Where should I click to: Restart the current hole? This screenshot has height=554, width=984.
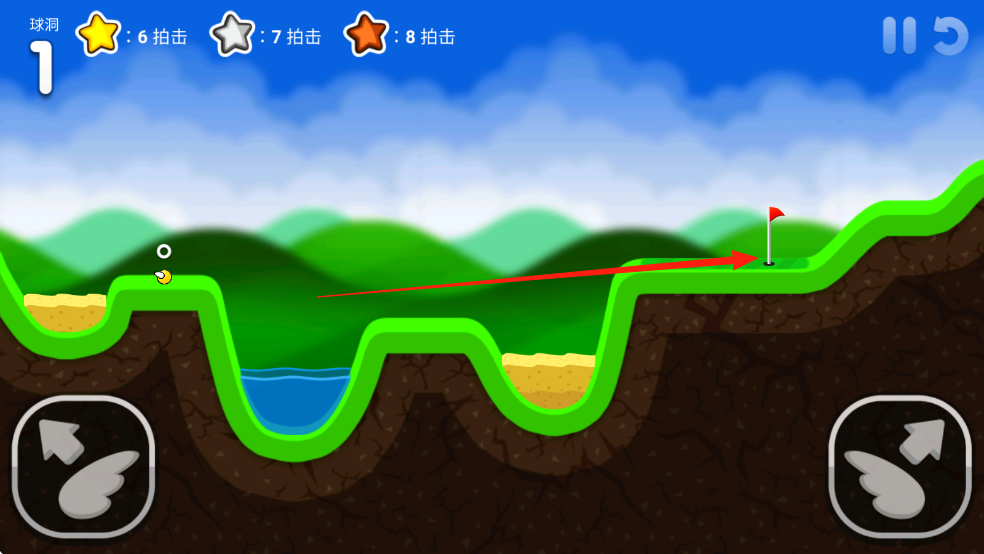click(950, 36)
